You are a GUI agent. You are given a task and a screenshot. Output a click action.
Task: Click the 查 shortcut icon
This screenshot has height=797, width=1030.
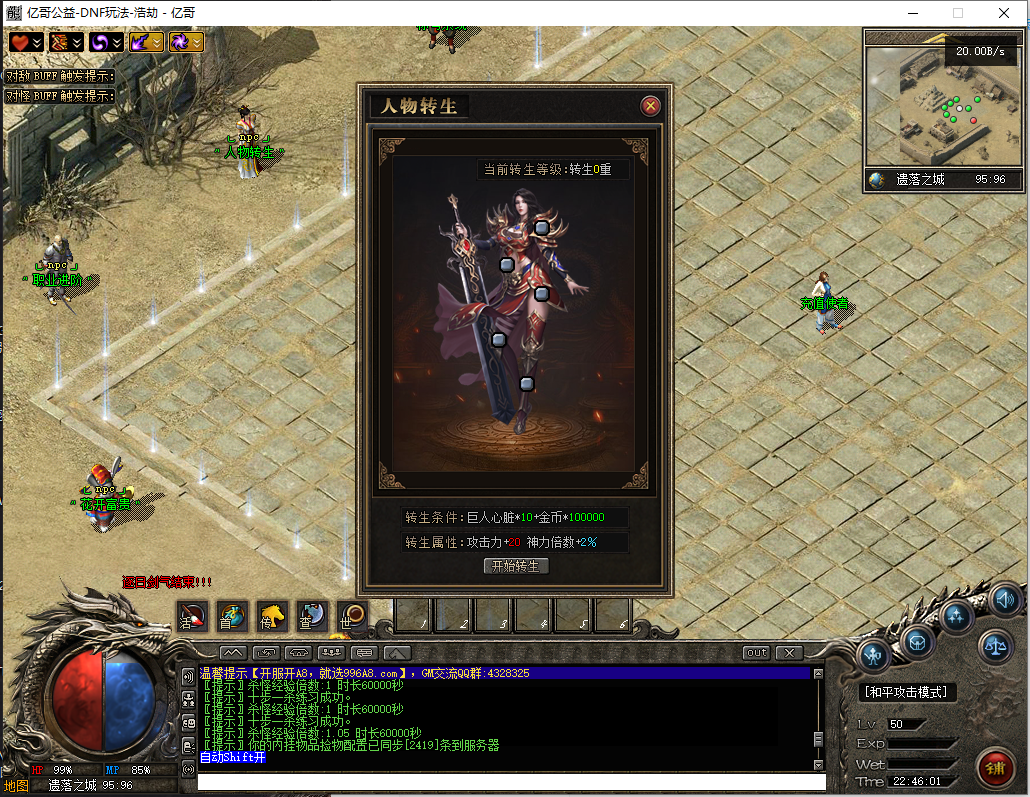tap(311, 617)
